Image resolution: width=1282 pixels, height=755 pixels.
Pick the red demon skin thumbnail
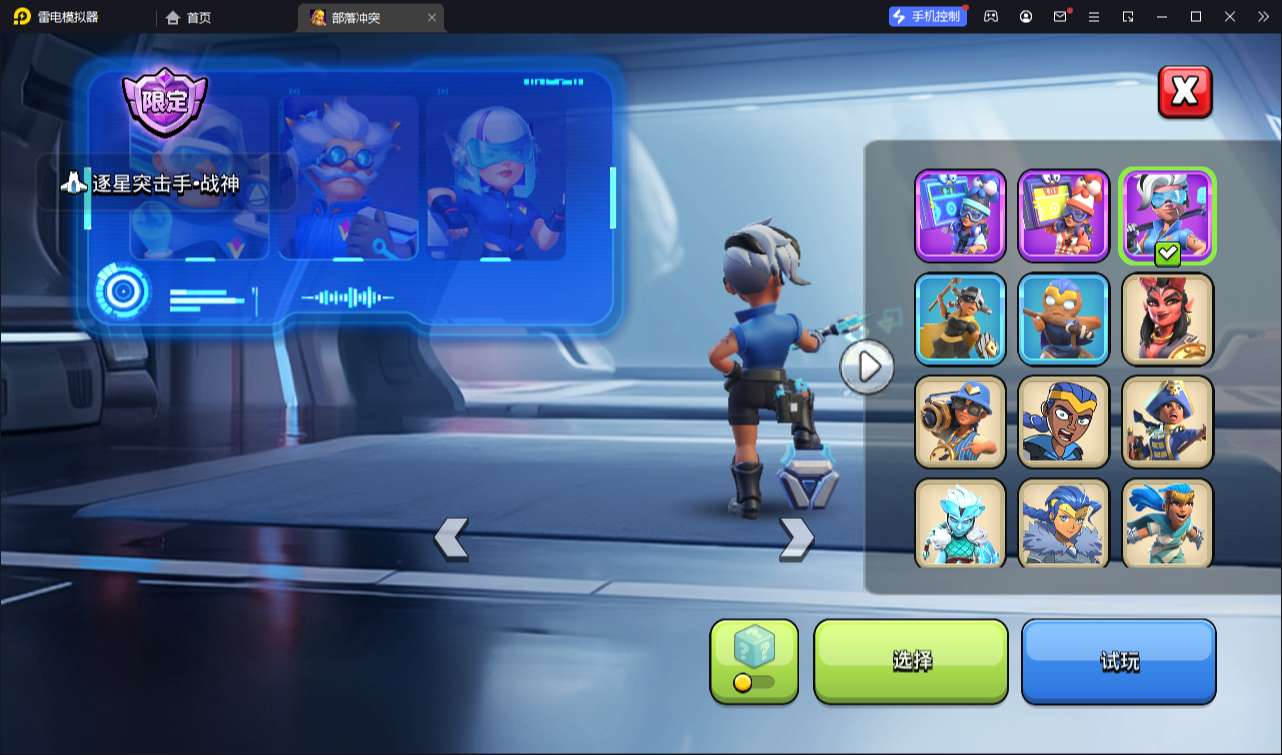click(1167, 318)
